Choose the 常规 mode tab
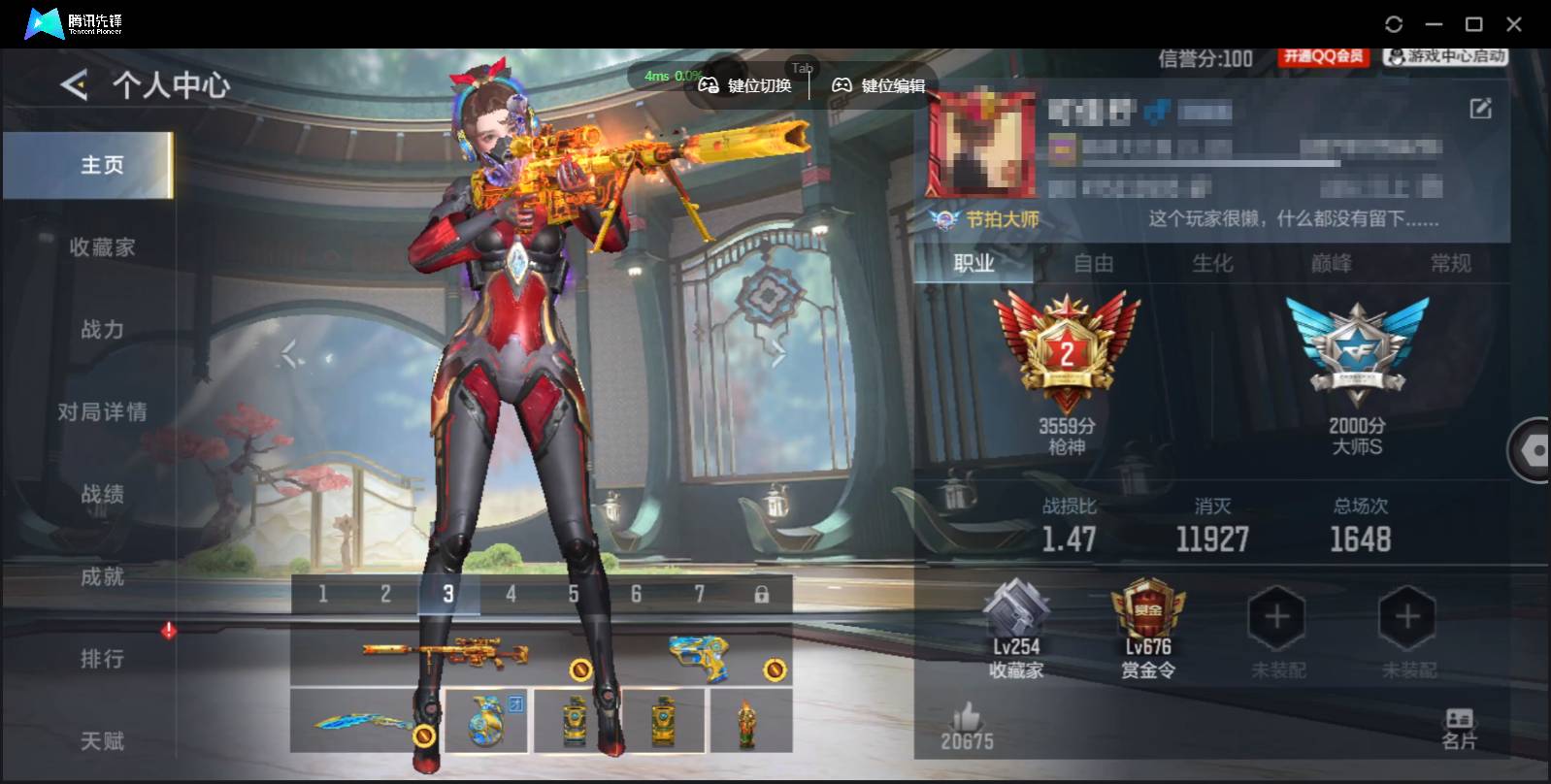The width and height of the screenshot is (1551, 784). pos(1450,264)
